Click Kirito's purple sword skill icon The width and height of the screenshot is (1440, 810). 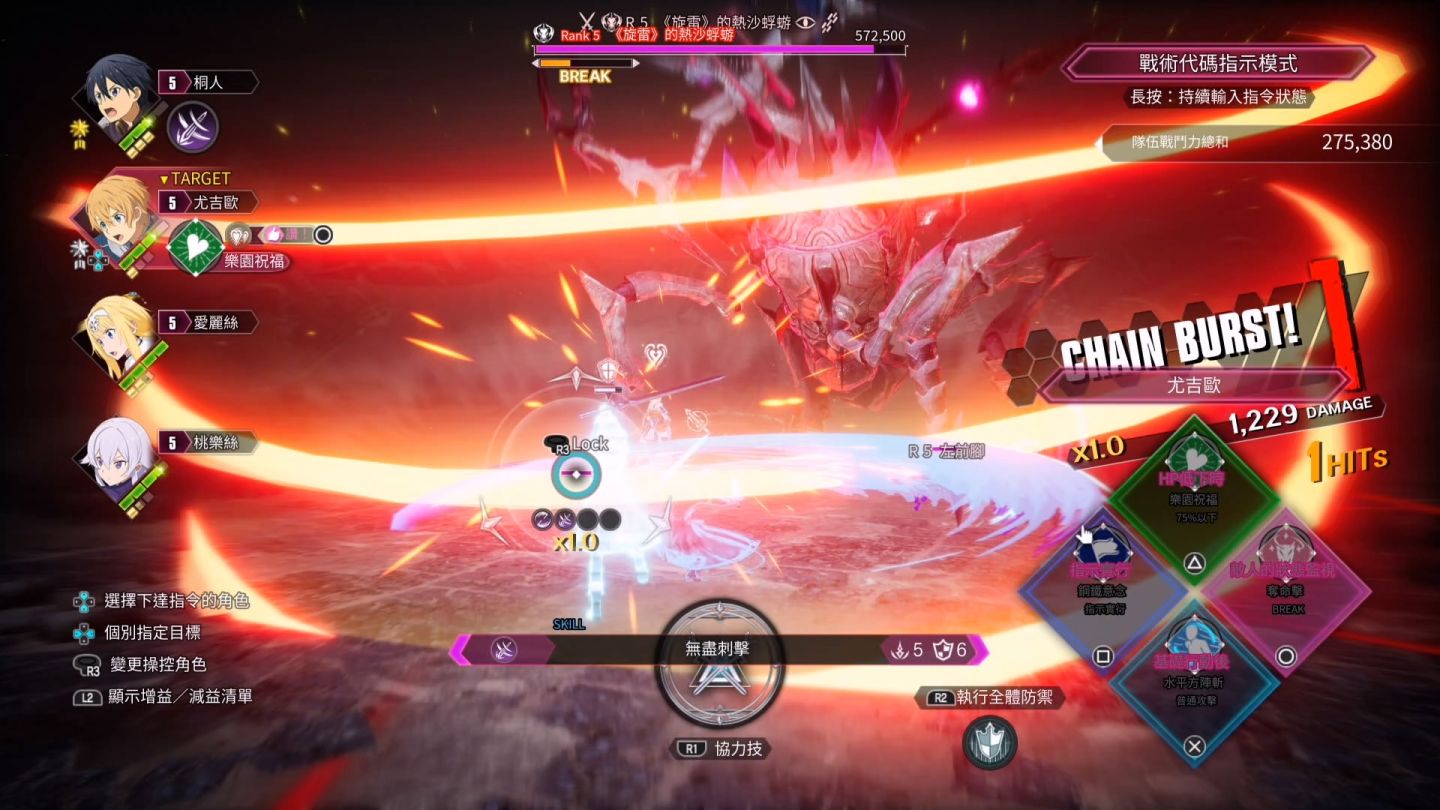192,128
